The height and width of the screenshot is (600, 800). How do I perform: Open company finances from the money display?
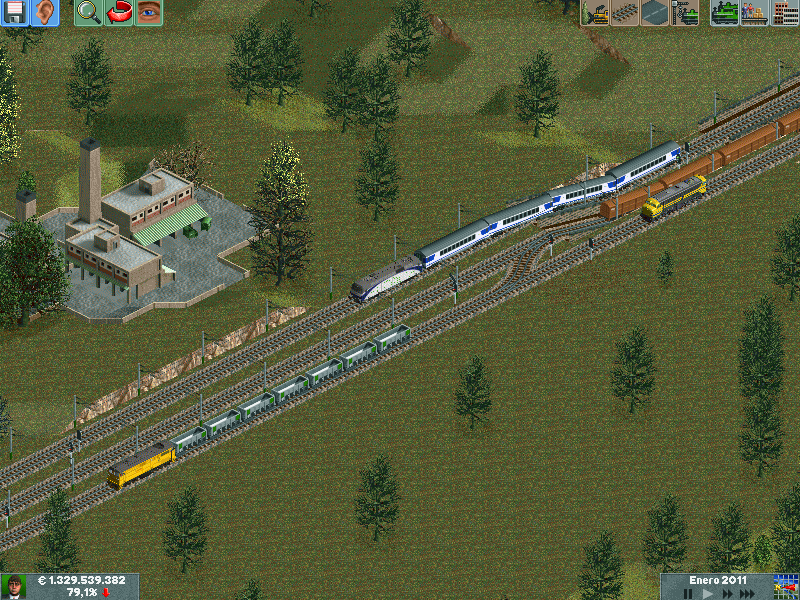click(82, 580)
